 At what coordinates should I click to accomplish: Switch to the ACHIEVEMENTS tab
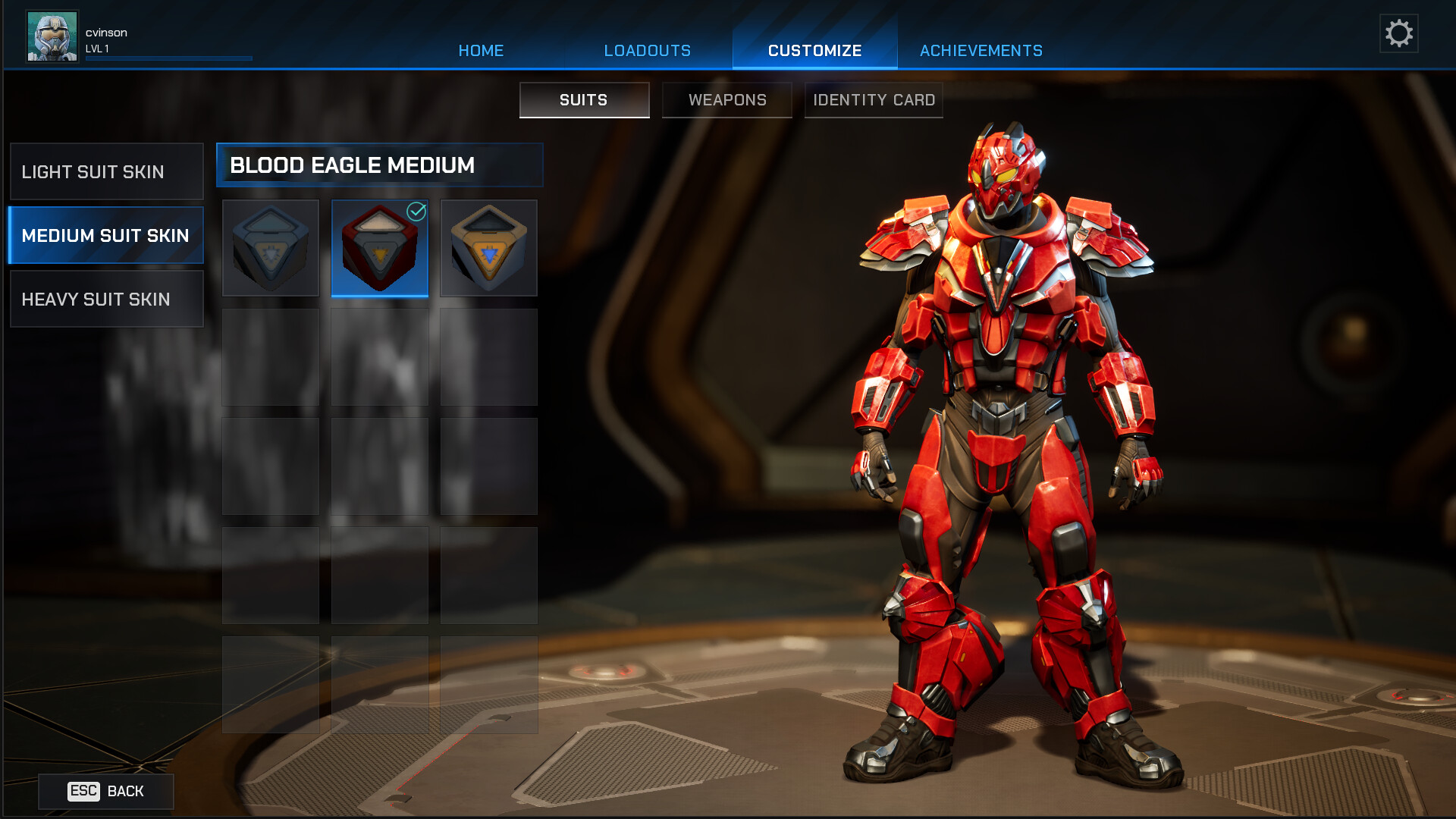pyautogui.click(x=981, y=50)
